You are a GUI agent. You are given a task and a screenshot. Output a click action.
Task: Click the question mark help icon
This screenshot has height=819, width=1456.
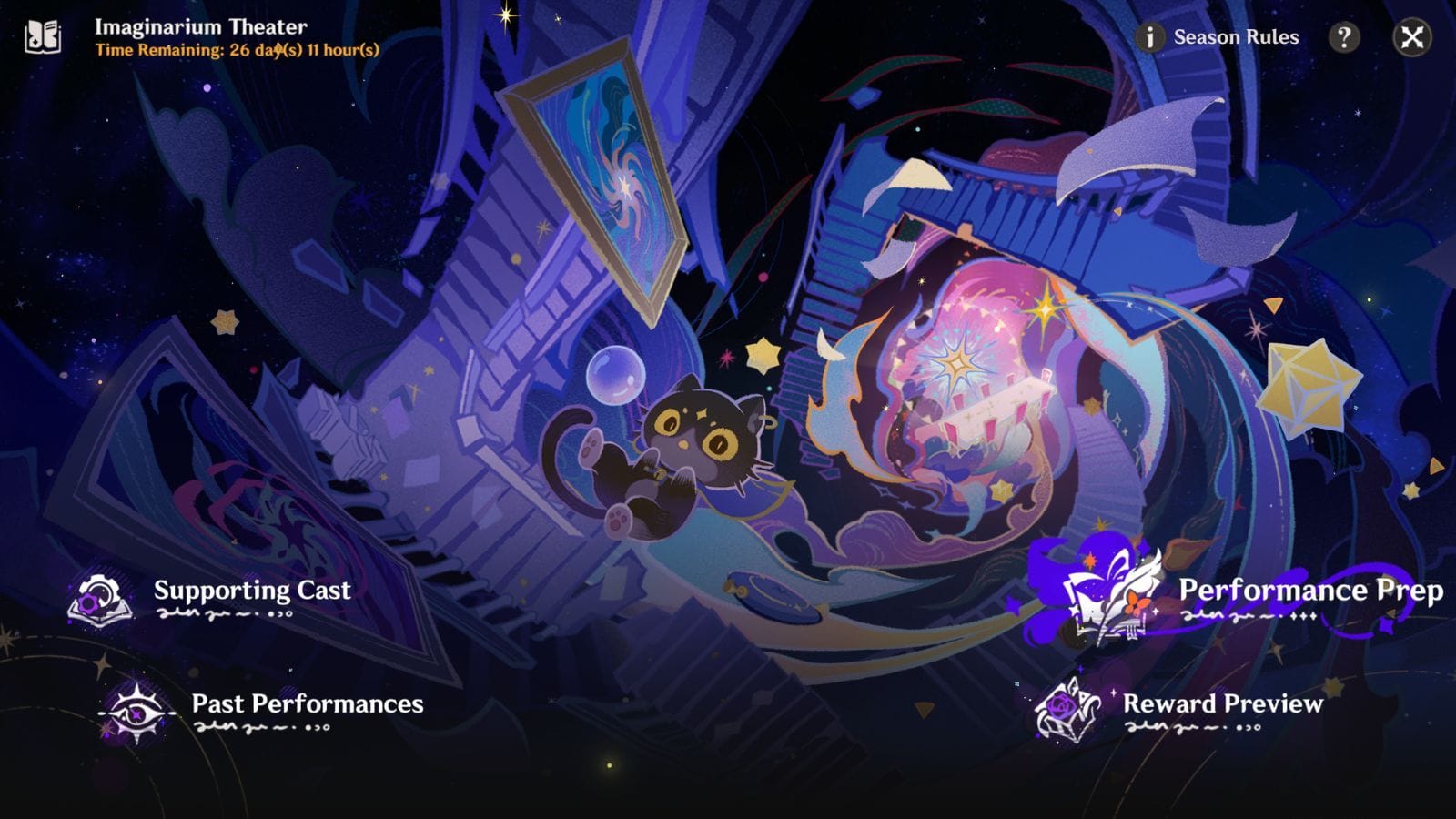pyautogui.click(x=1342, y=37)
